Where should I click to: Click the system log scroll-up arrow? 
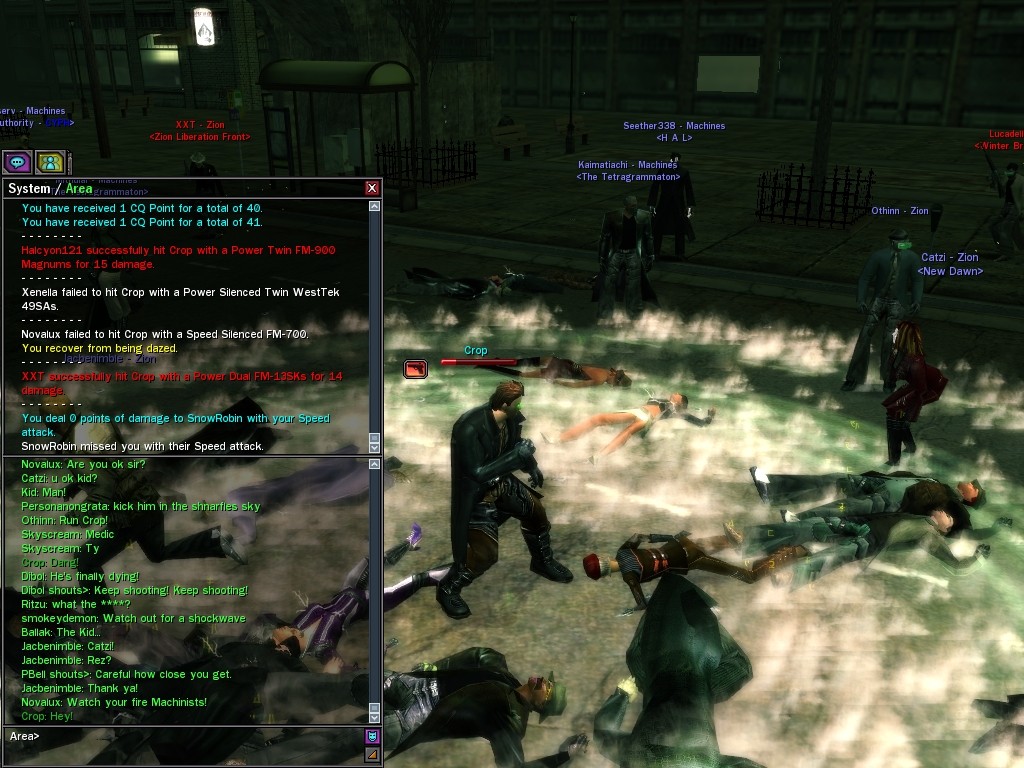click(375, 207)
